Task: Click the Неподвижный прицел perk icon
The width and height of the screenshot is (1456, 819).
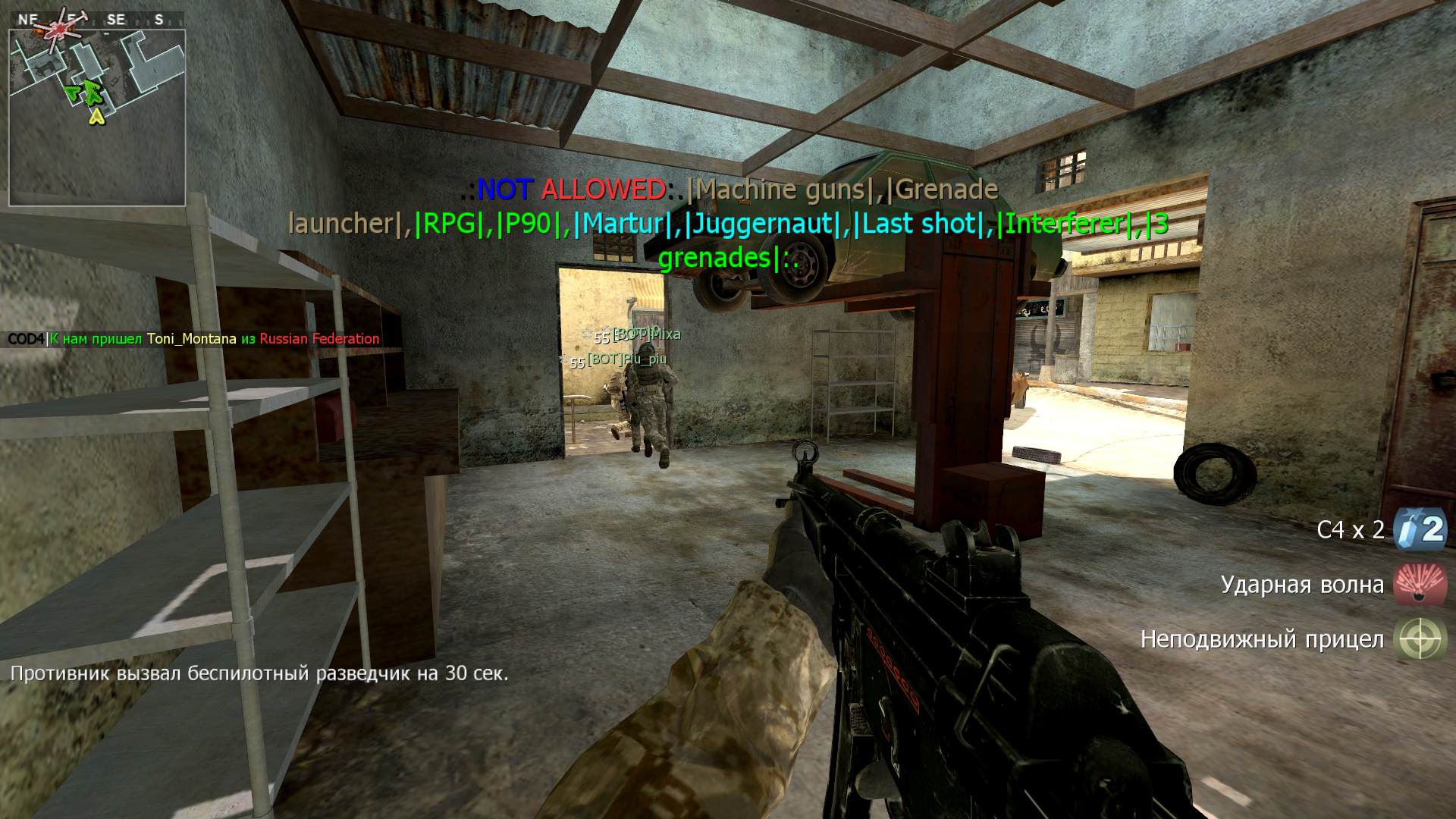Action: click(1420, 639)
